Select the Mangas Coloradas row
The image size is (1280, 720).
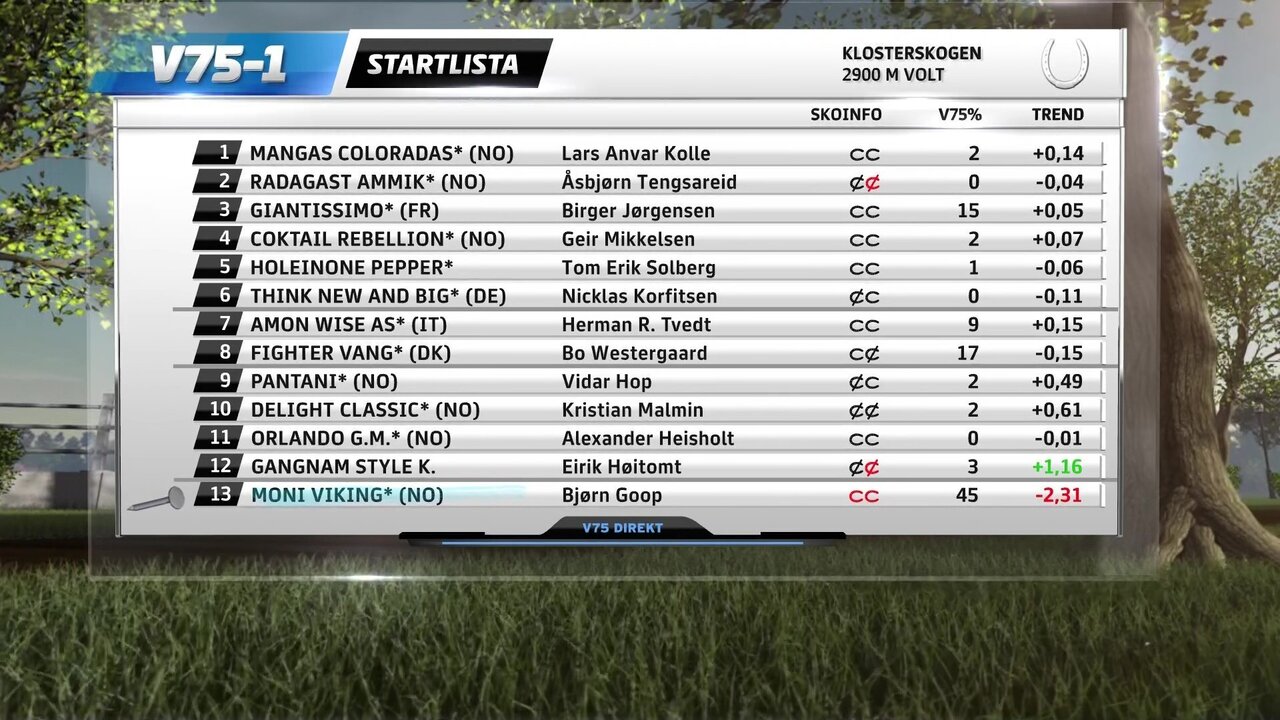pyautogui.click(x=381, y=153)
